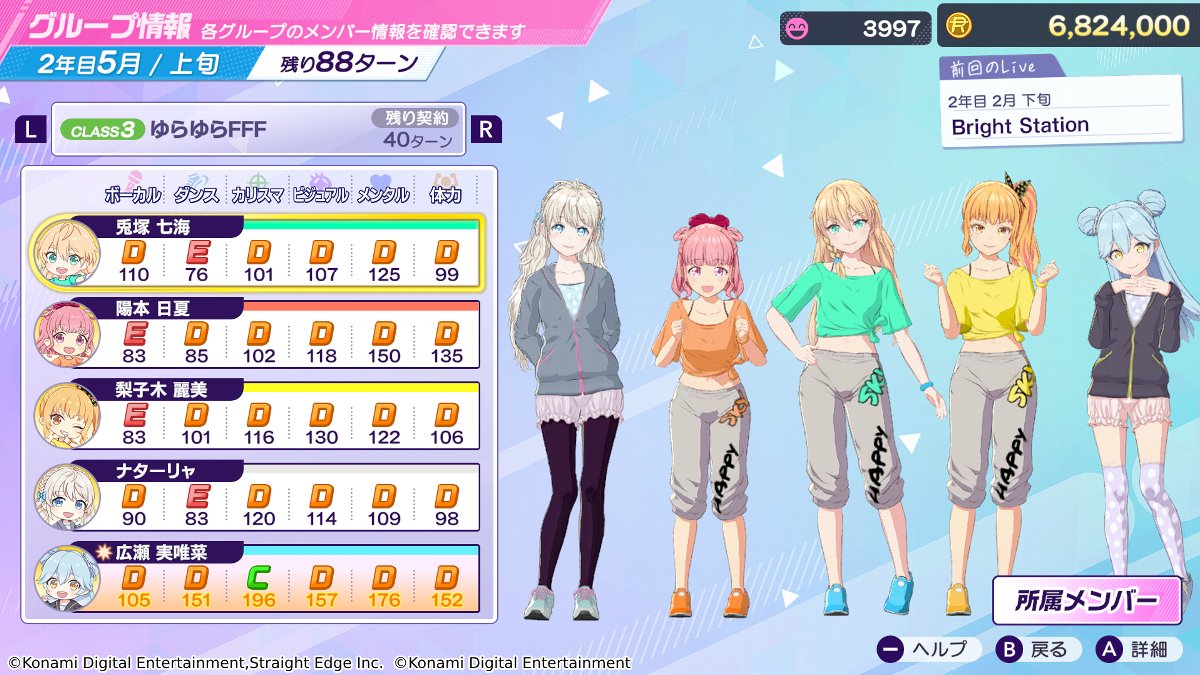Select the 広瀬 実唯菜 member row
1200x675 pixels.
click(x=258, y=578)
